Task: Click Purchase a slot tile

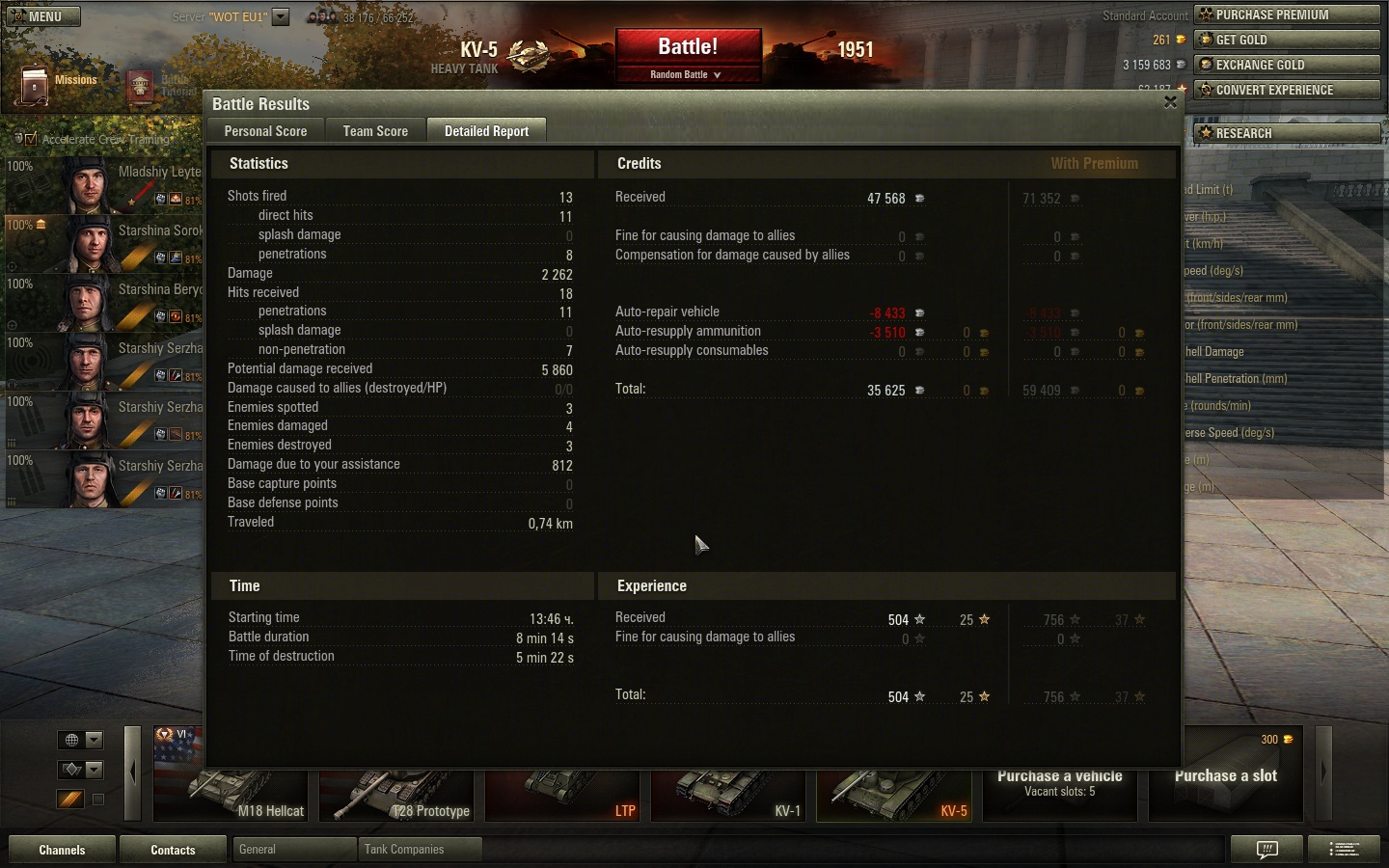Action: coord(1225,776)
